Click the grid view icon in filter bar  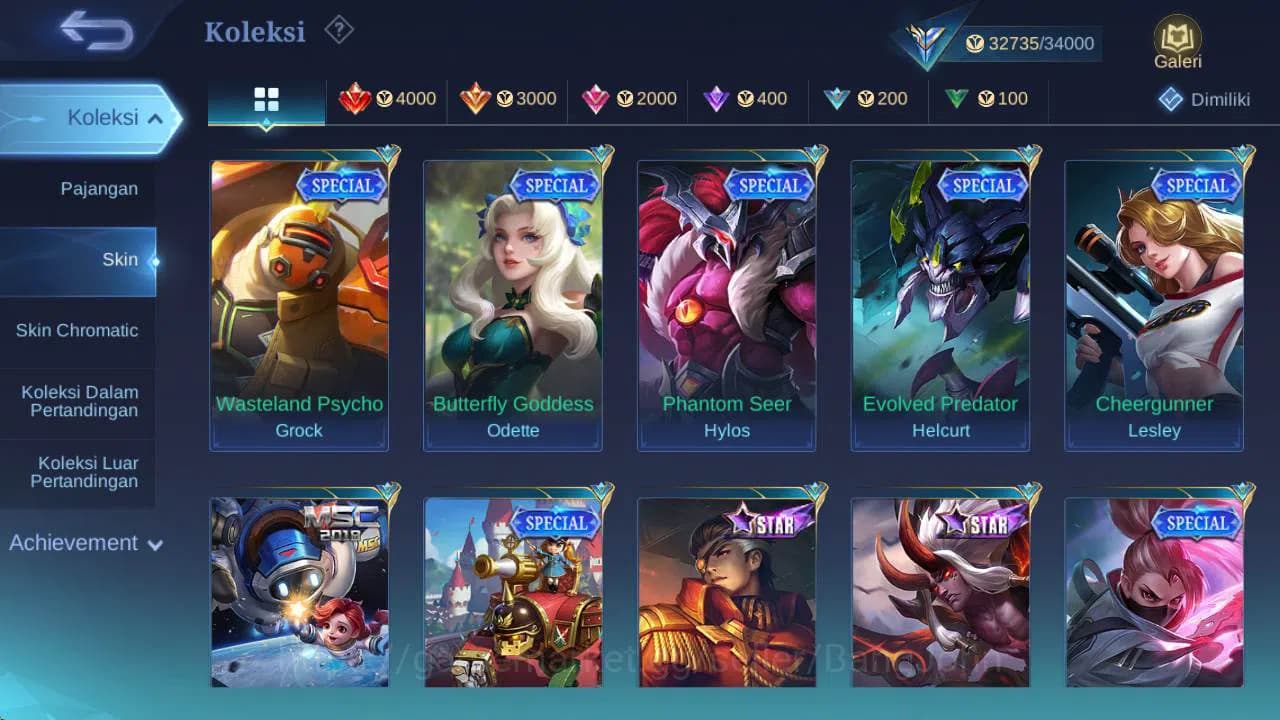[264, 99]
